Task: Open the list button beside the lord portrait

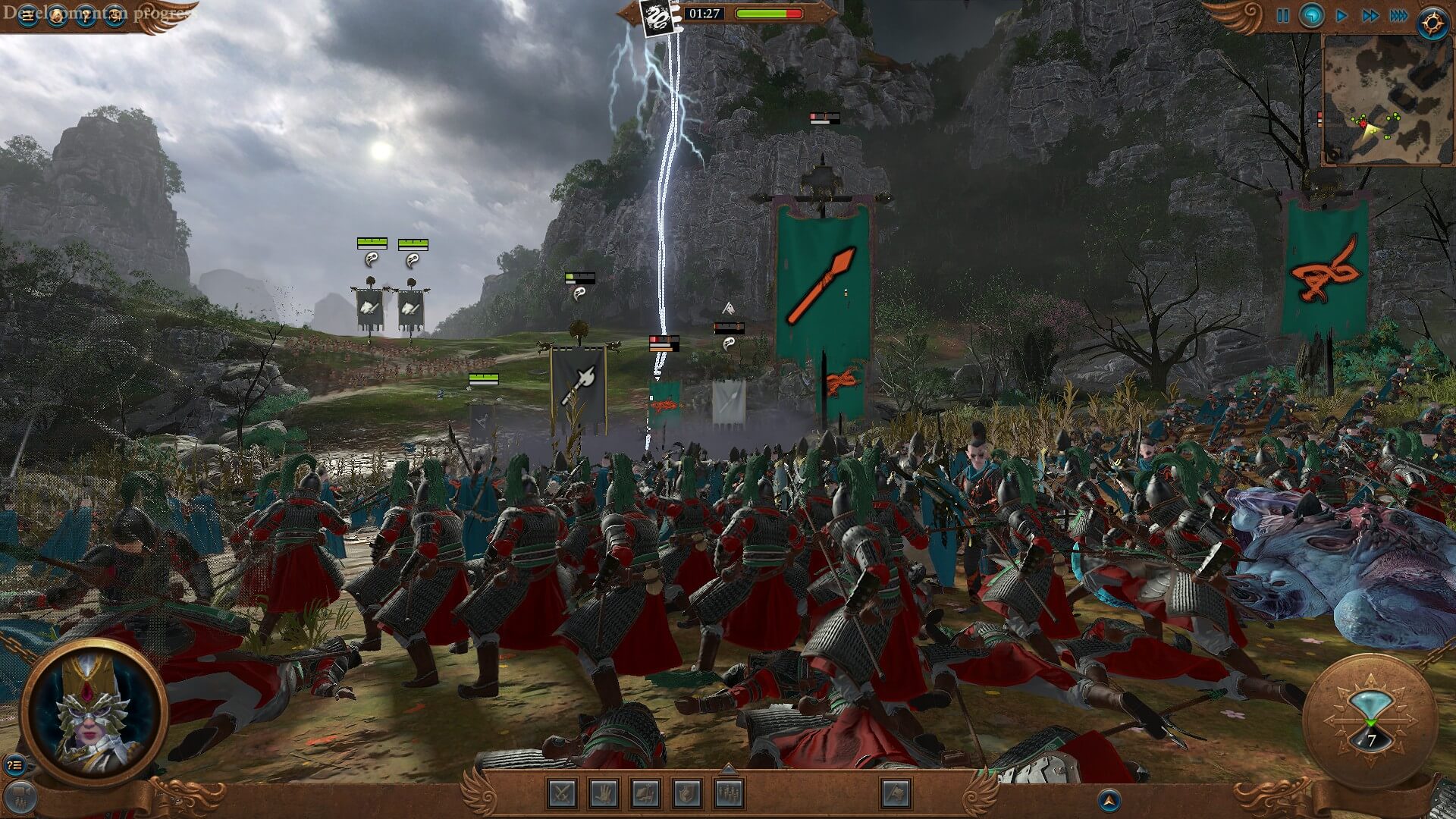Action: (x=14, y=765)
